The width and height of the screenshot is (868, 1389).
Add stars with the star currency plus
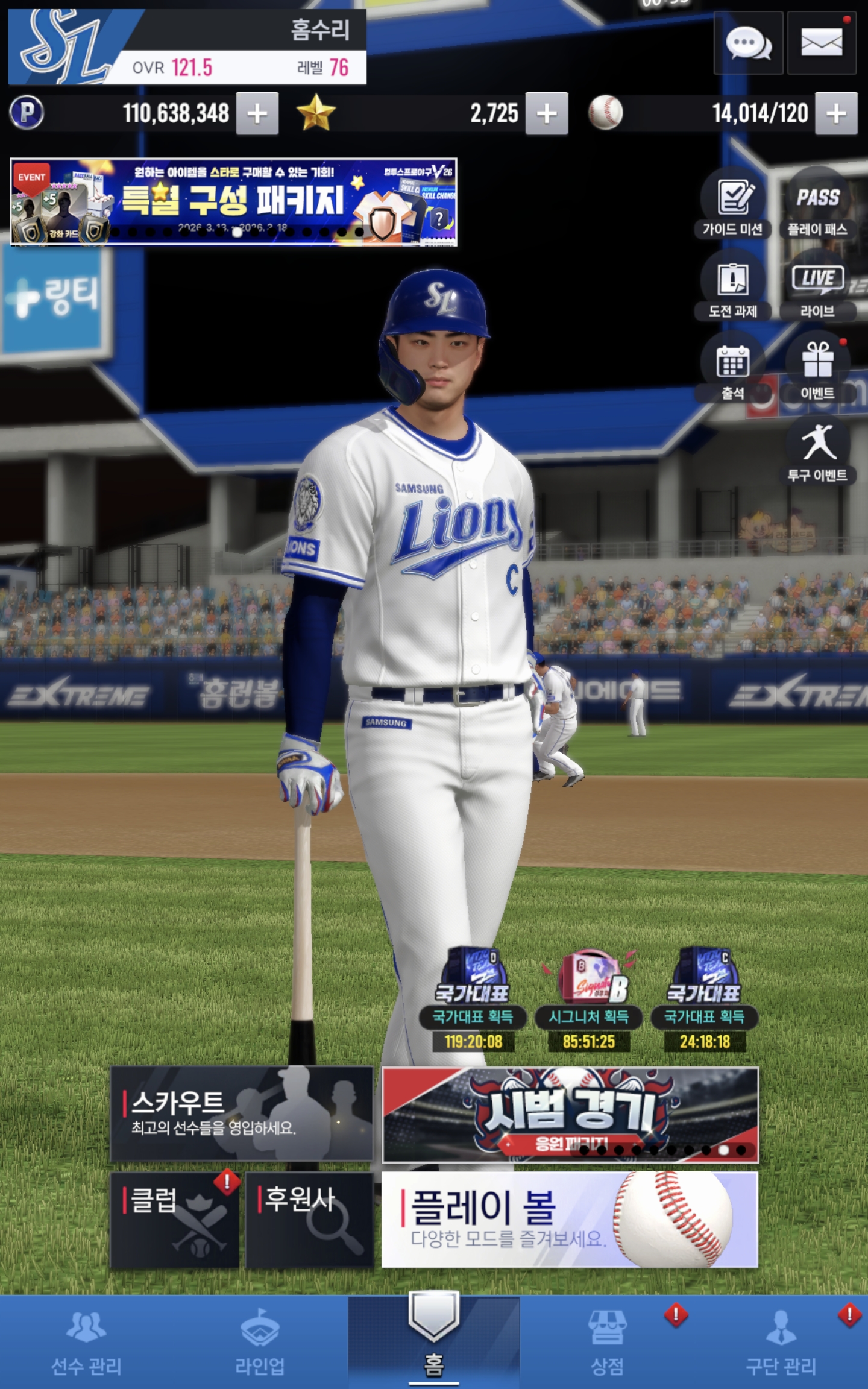[547, 113]
